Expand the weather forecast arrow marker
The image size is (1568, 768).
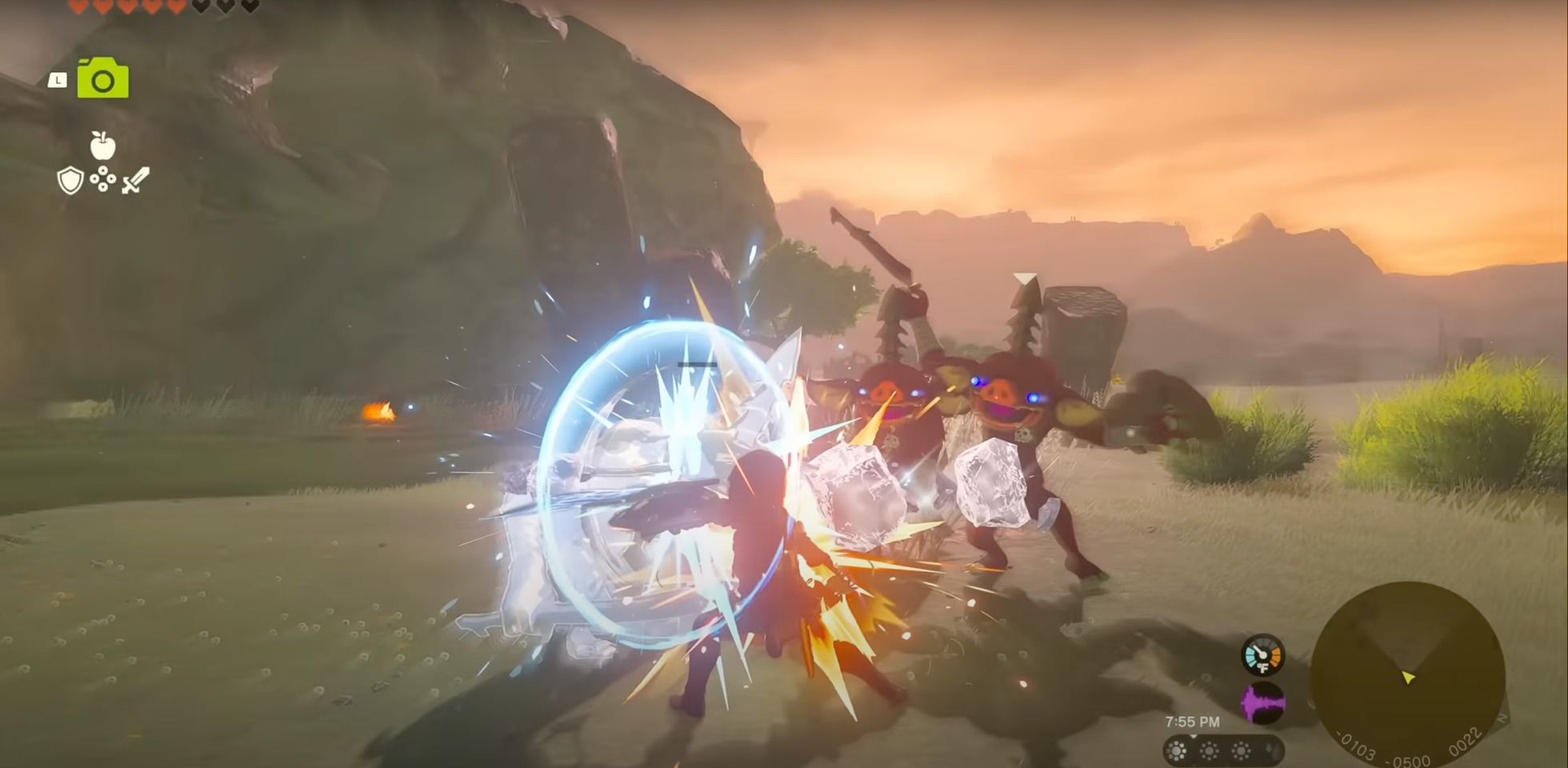[x=1193, y=736]
